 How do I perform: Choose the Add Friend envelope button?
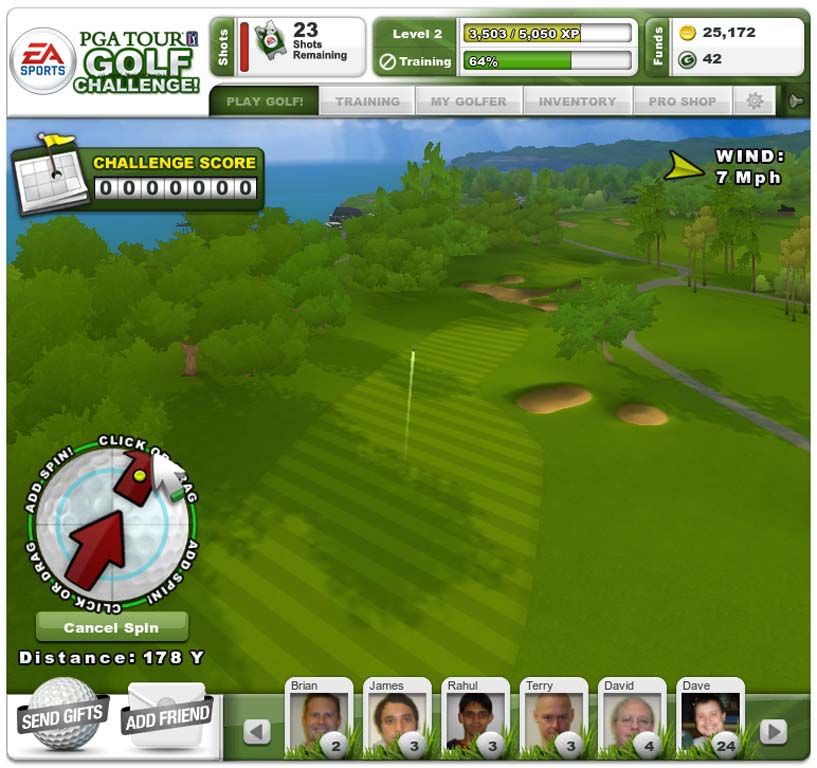(166, 716)
